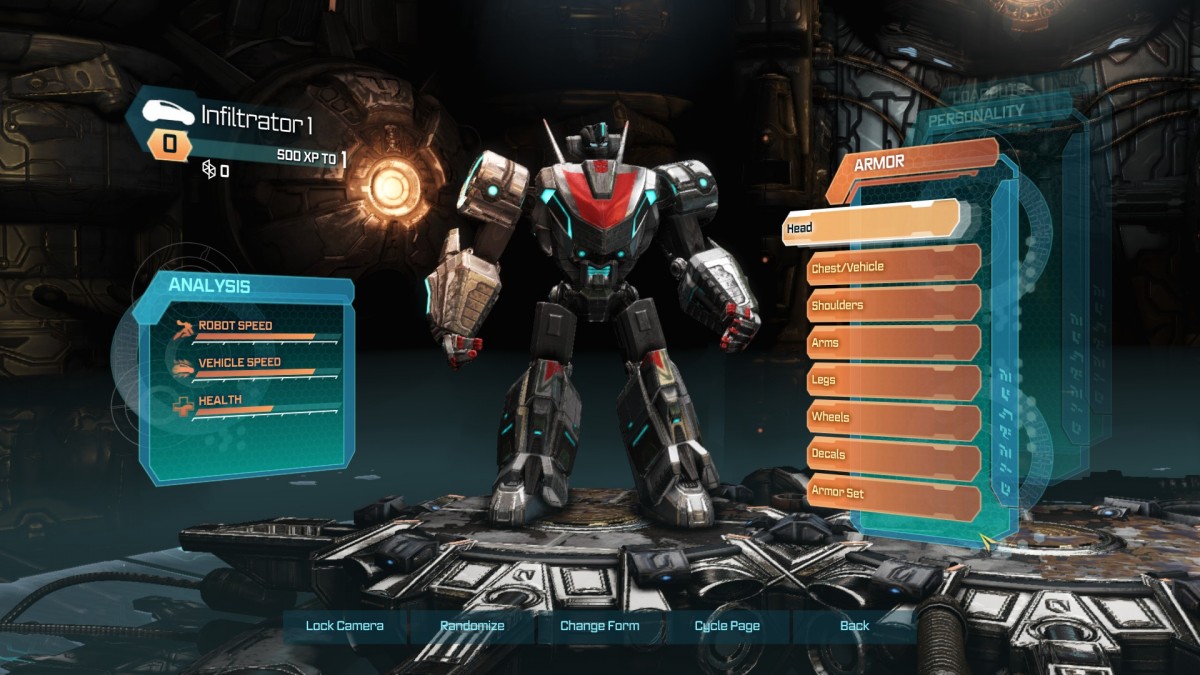Select the Head armor option
The height and width of the screenshot is (675, 1200).
tap(870, 227)
